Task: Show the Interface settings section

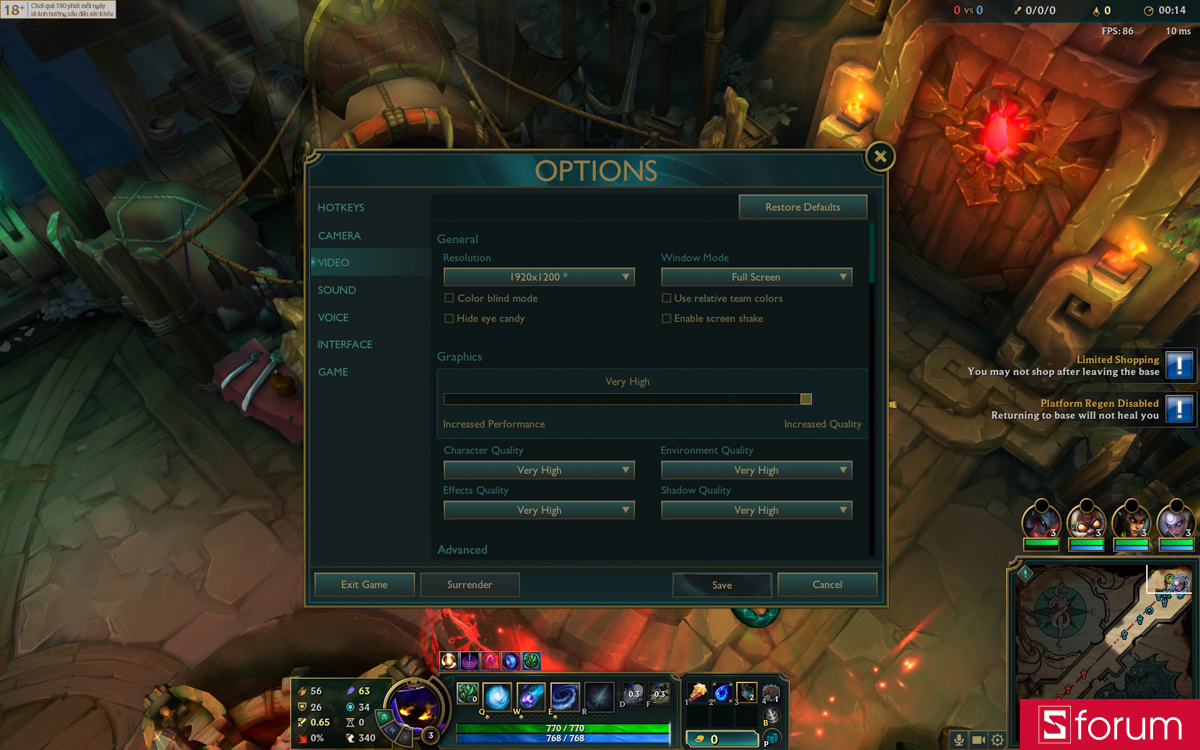Action: click(x=345, y=345)
